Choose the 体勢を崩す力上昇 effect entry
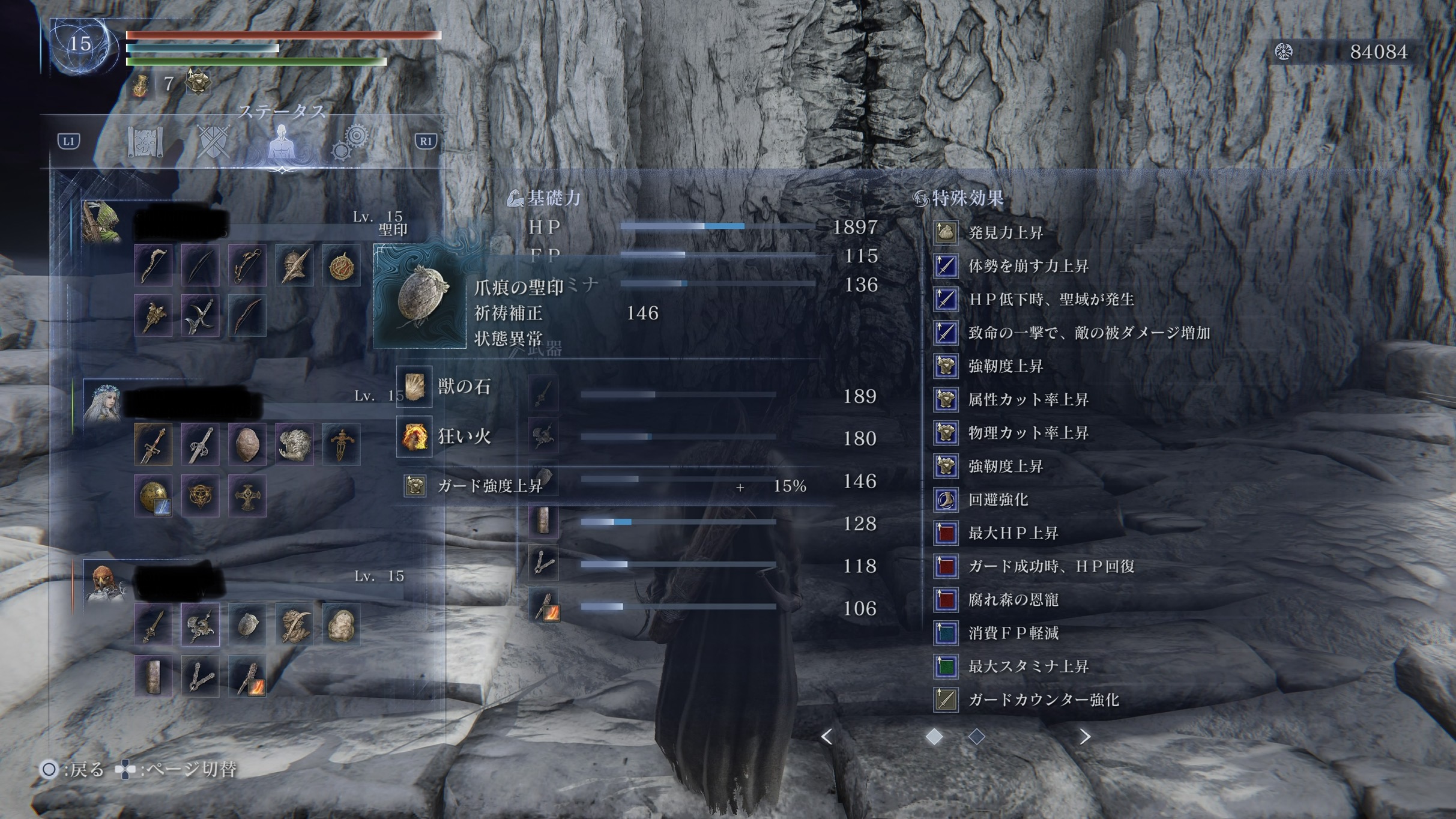The width and height of the screenshot is (1456, 819). [x=1028, y=266]
